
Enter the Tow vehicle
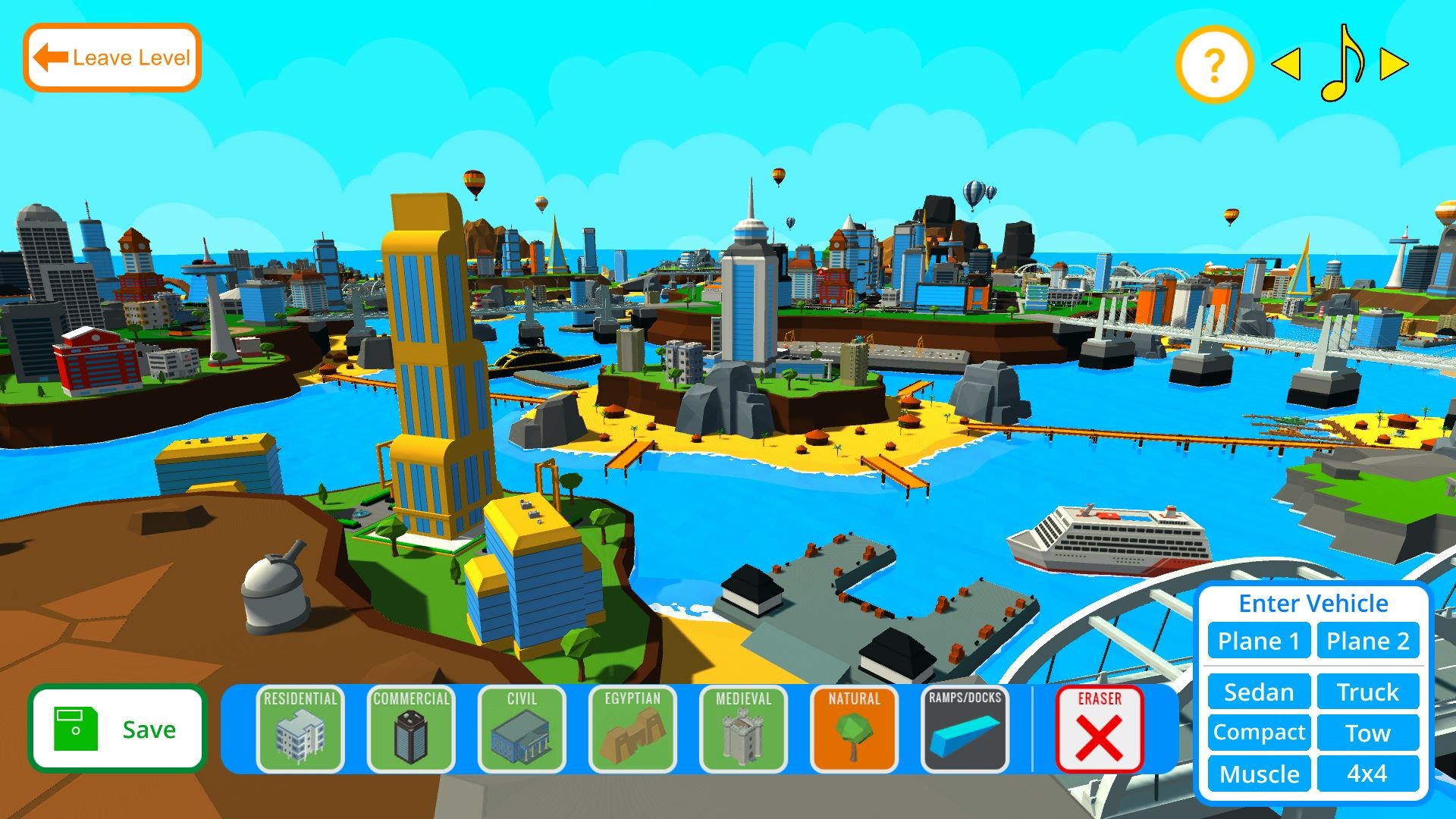click(x=1368, y=733)
